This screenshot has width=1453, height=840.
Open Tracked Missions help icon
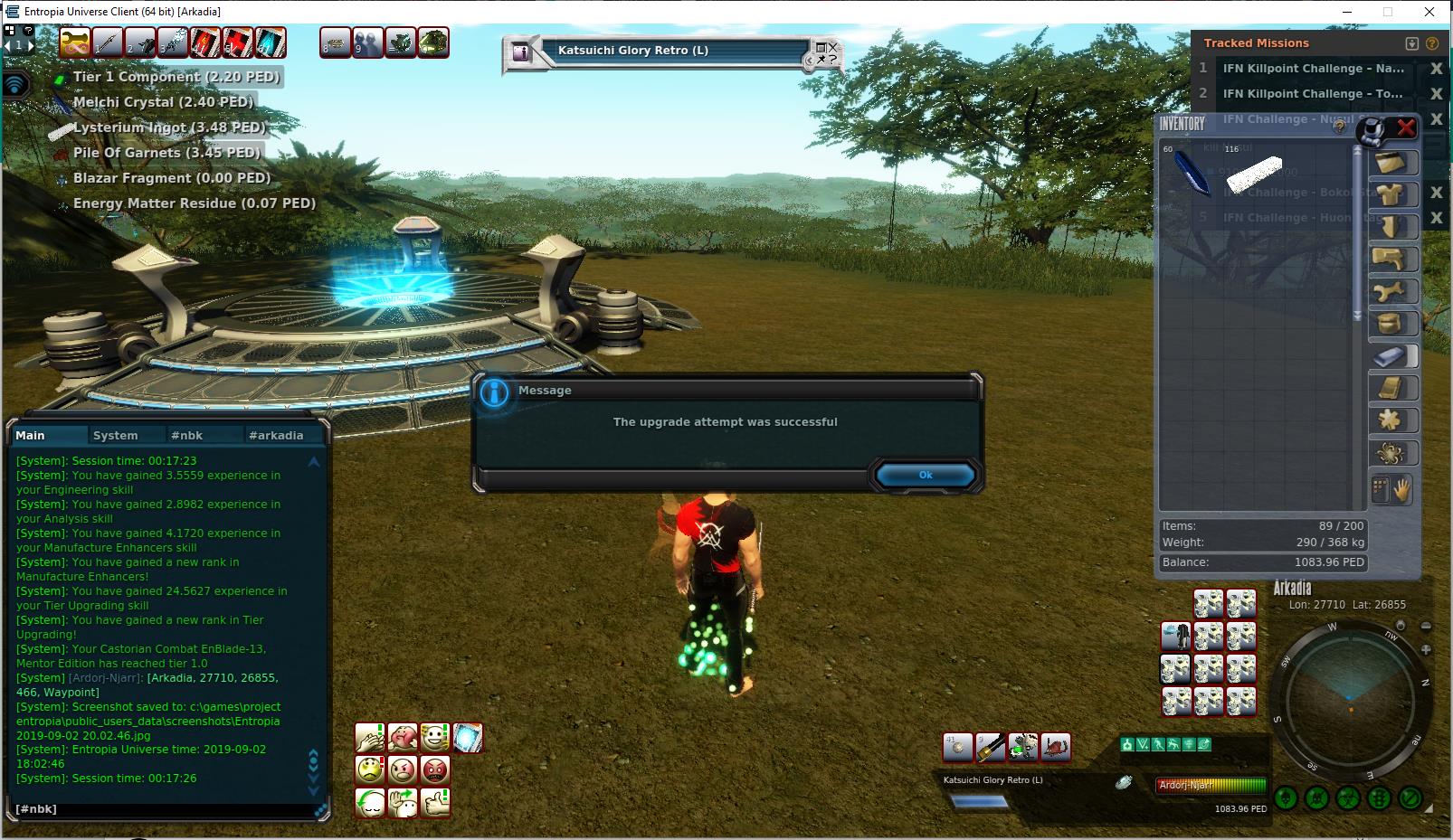pos(1432,43)
